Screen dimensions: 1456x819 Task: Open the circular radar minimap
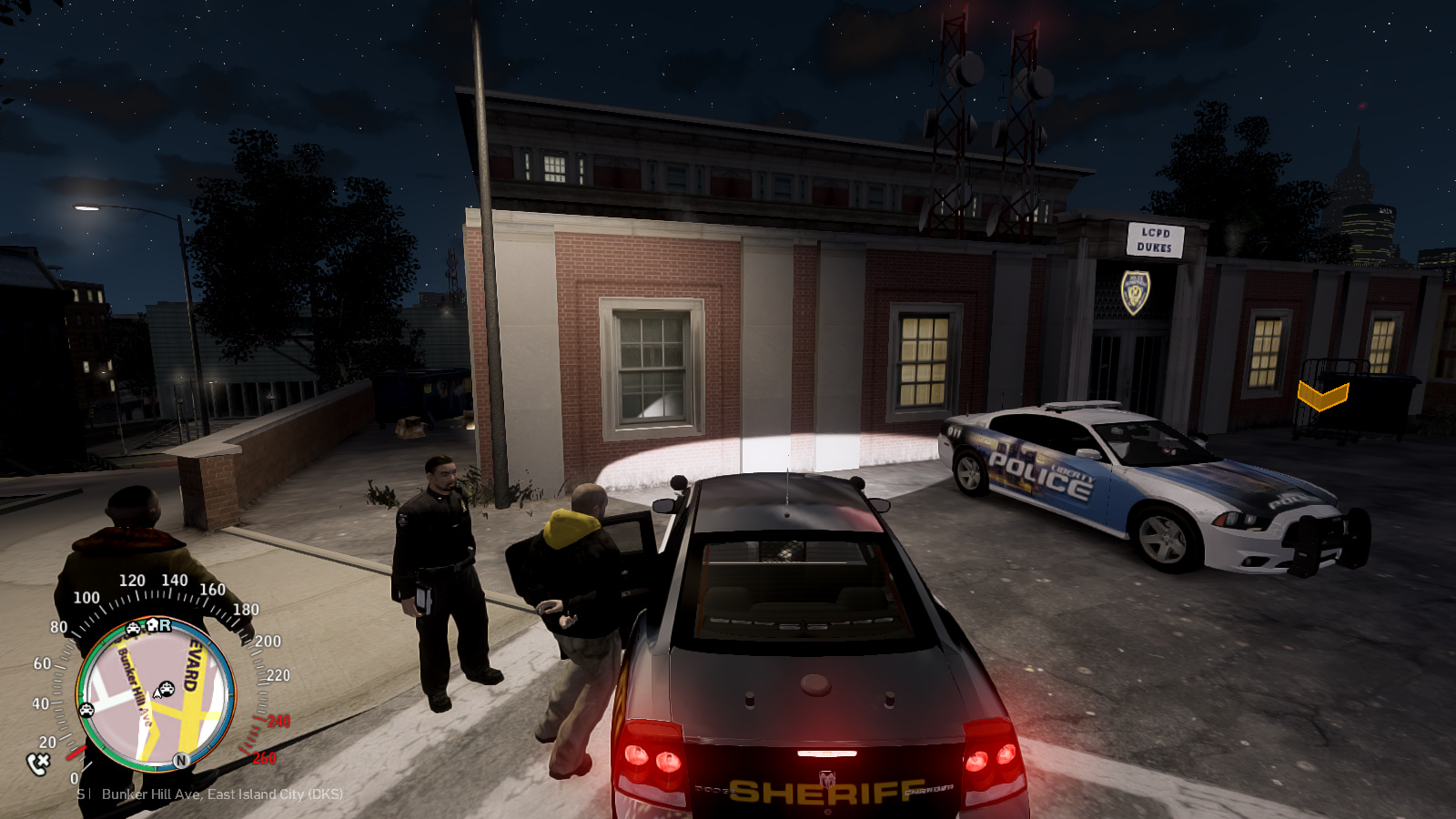coord(156,694)
